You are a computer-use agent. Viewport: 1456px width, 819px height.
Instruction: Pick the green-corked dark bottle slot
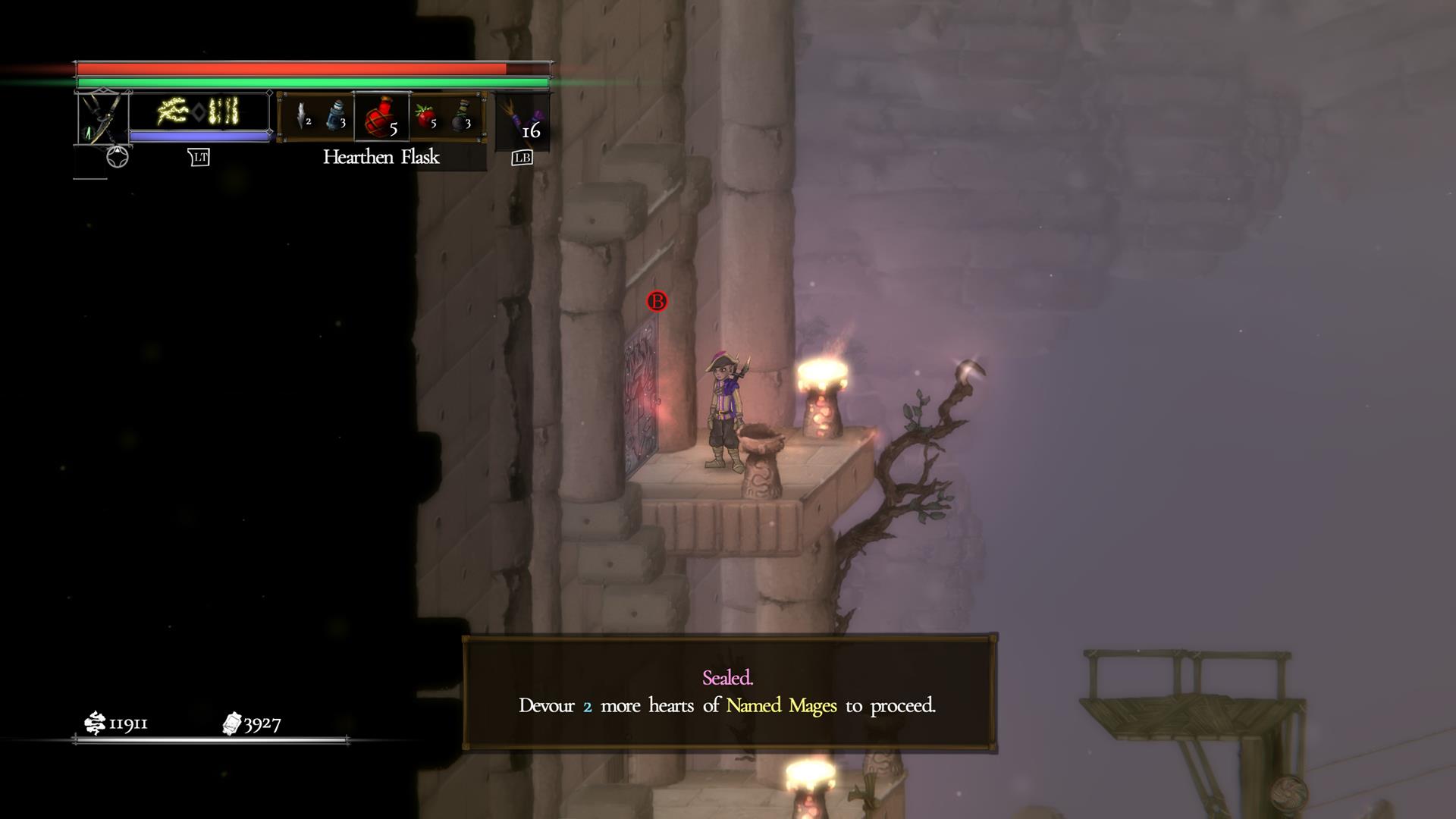click(x=462, y=117)
